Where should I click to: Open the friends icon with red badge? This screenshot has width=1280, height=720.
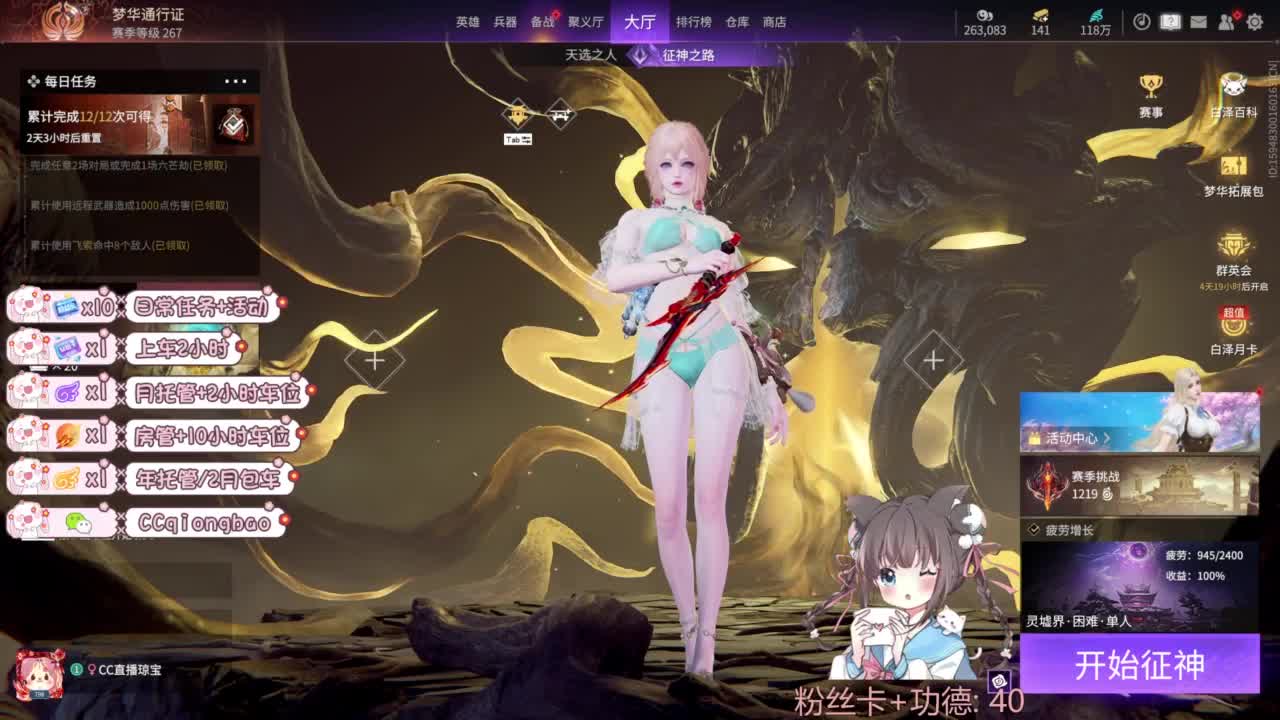pyautogui.click(x=1226, y=21)
